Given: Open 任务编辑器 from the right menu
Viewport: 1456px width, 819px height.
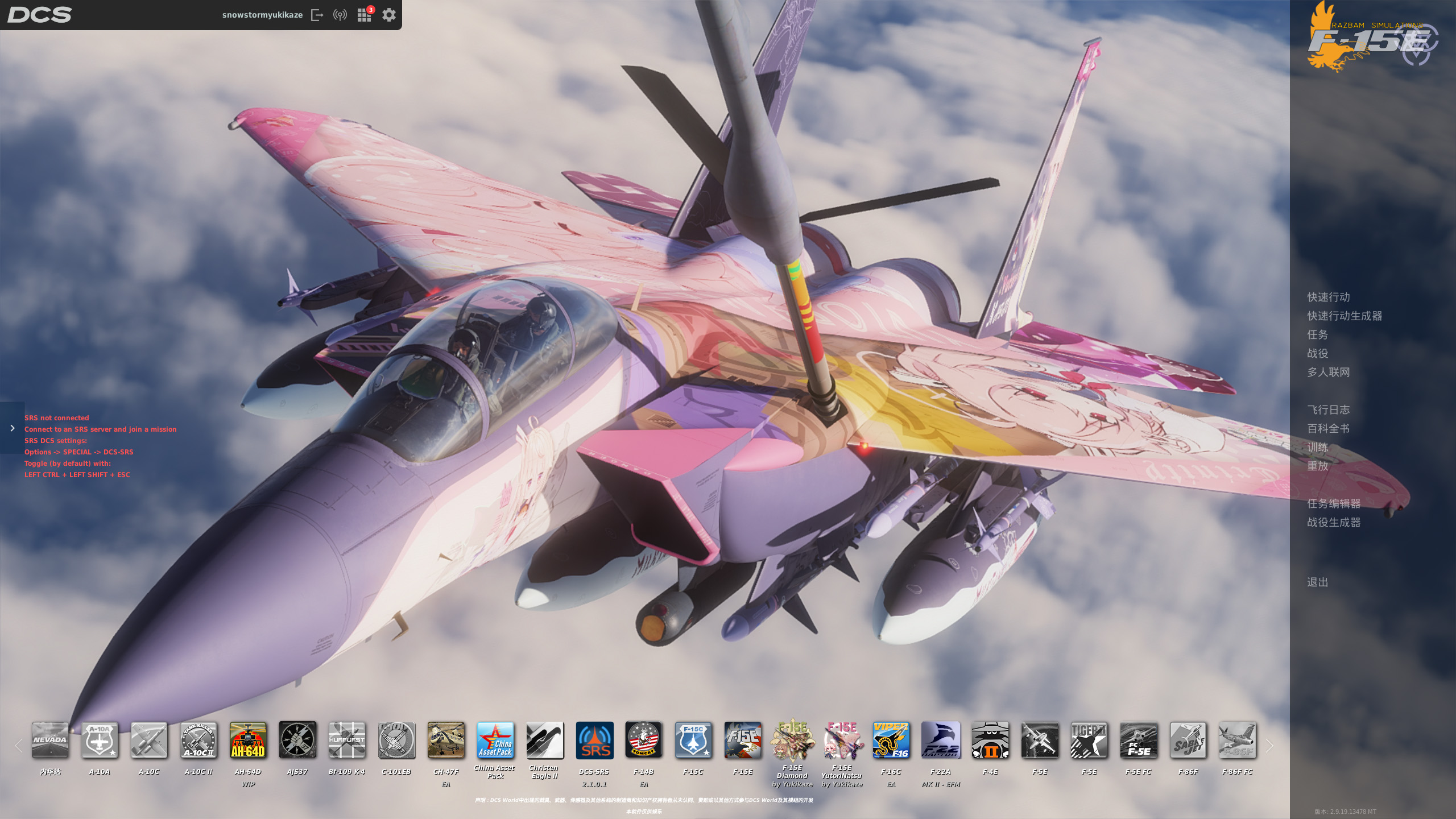Looking at the screenshot, I should click(x=1335, y=503).
